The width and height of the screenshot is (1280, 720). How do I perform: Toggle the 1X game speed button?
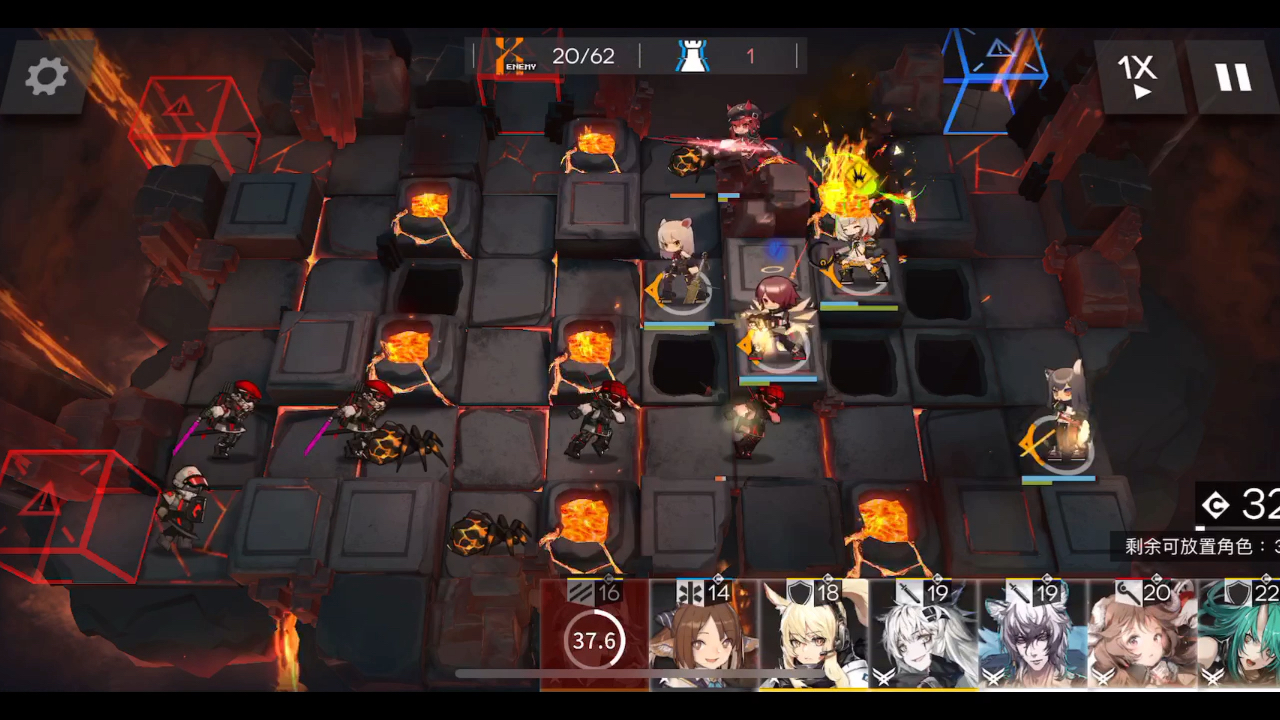1137,76
